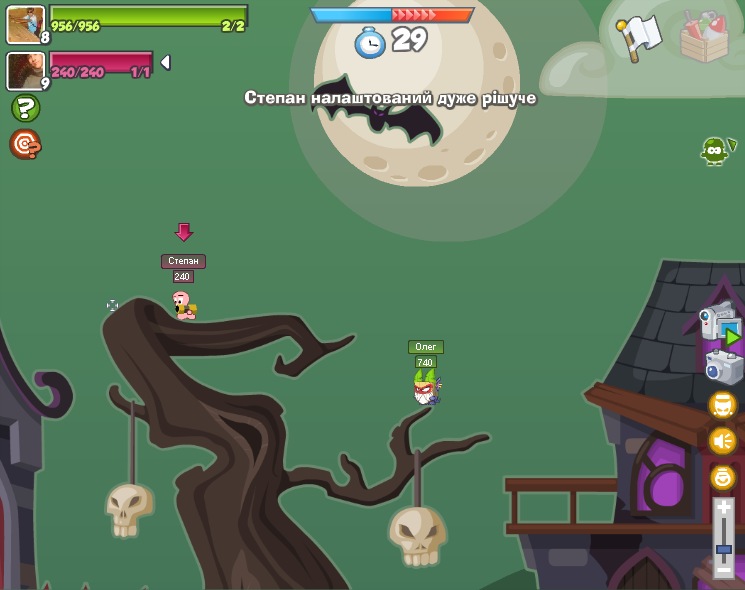Zoom in with the plus button
745x590 pixels.
click(x=723, y=509)
